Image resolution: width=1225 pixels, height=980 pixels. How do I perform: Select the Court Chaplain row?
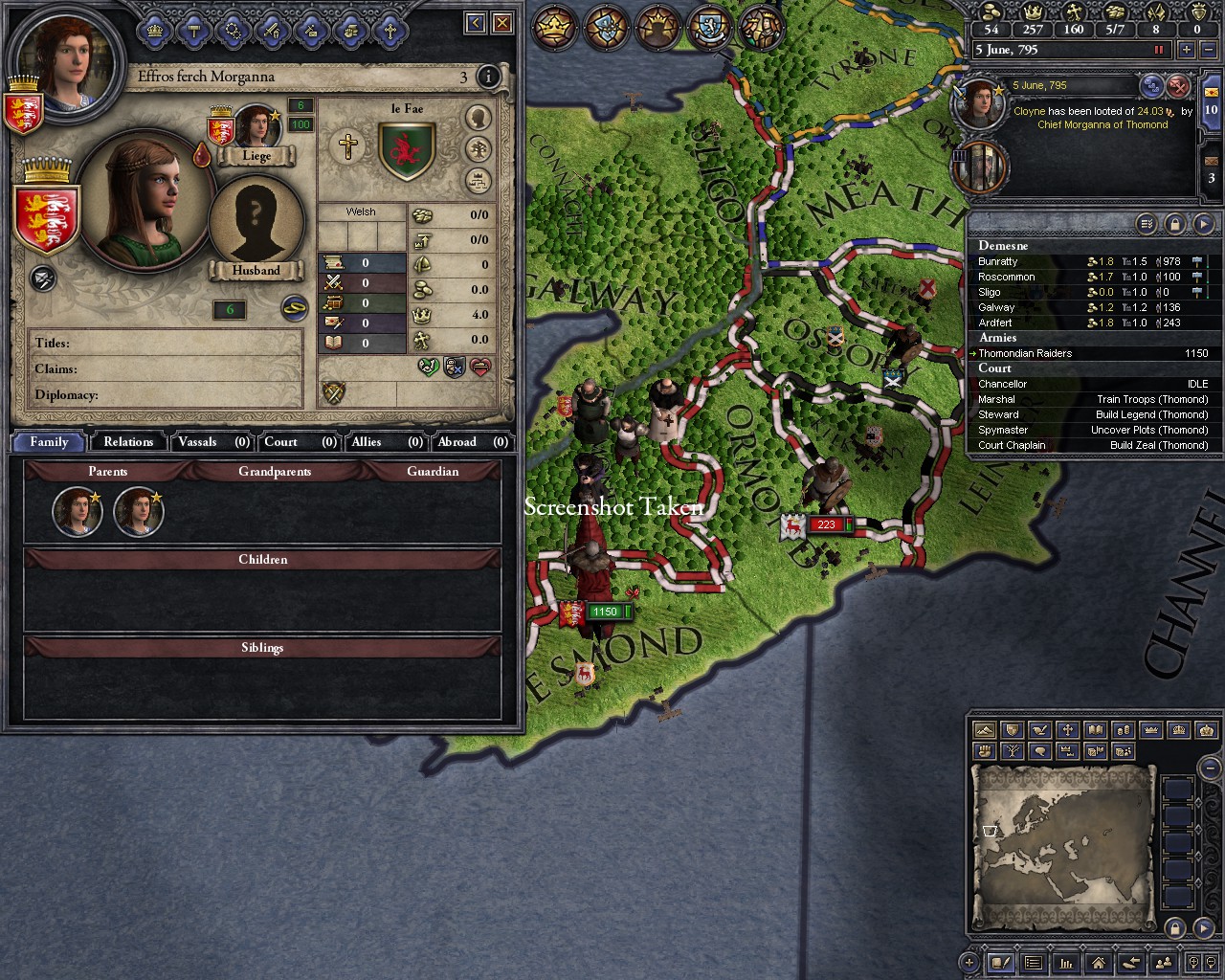[x=1092, y=445]
